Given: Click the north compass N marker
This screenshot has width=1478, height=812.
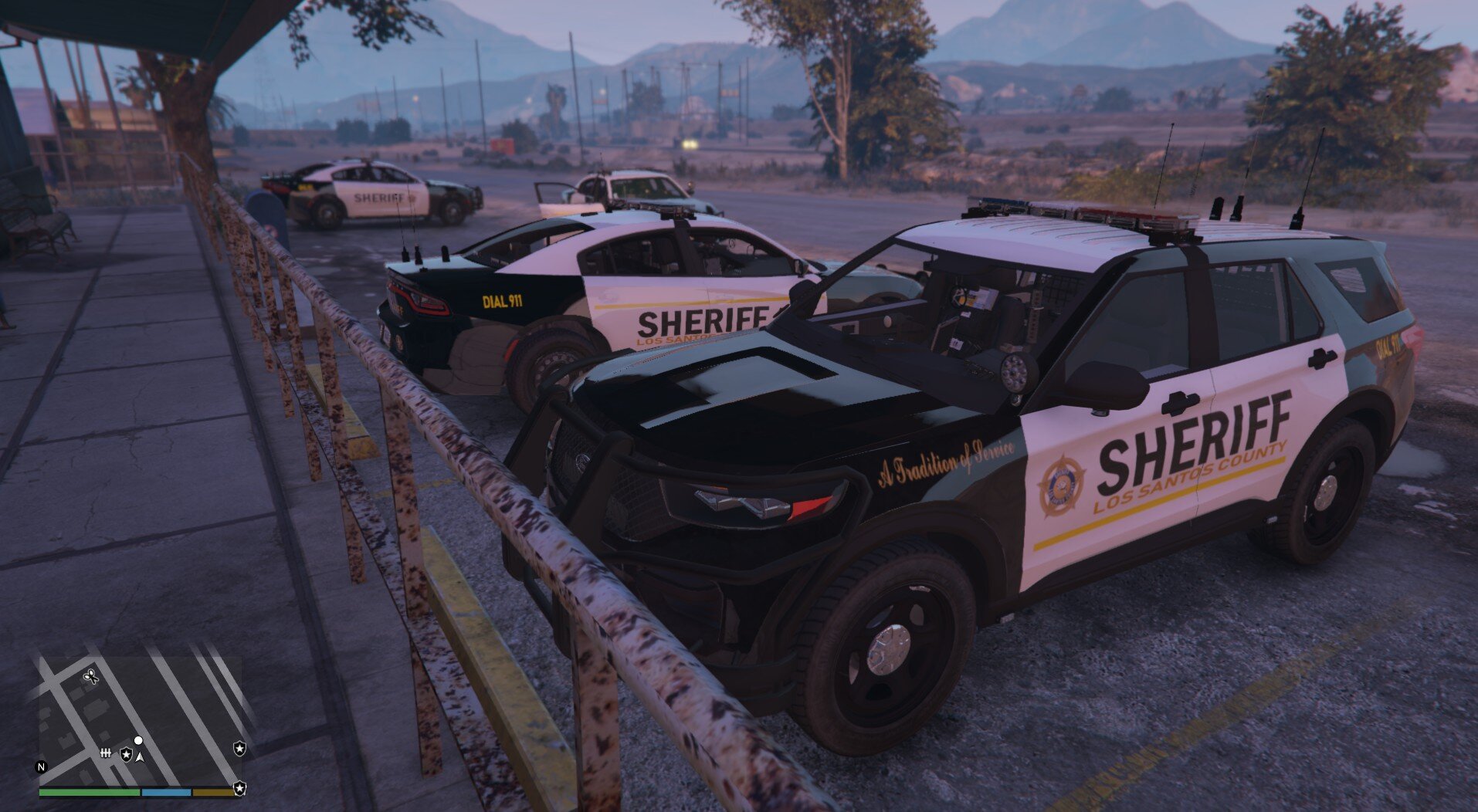Looking at the screenshot, I should pyautogui.click(x=41, y=767).
